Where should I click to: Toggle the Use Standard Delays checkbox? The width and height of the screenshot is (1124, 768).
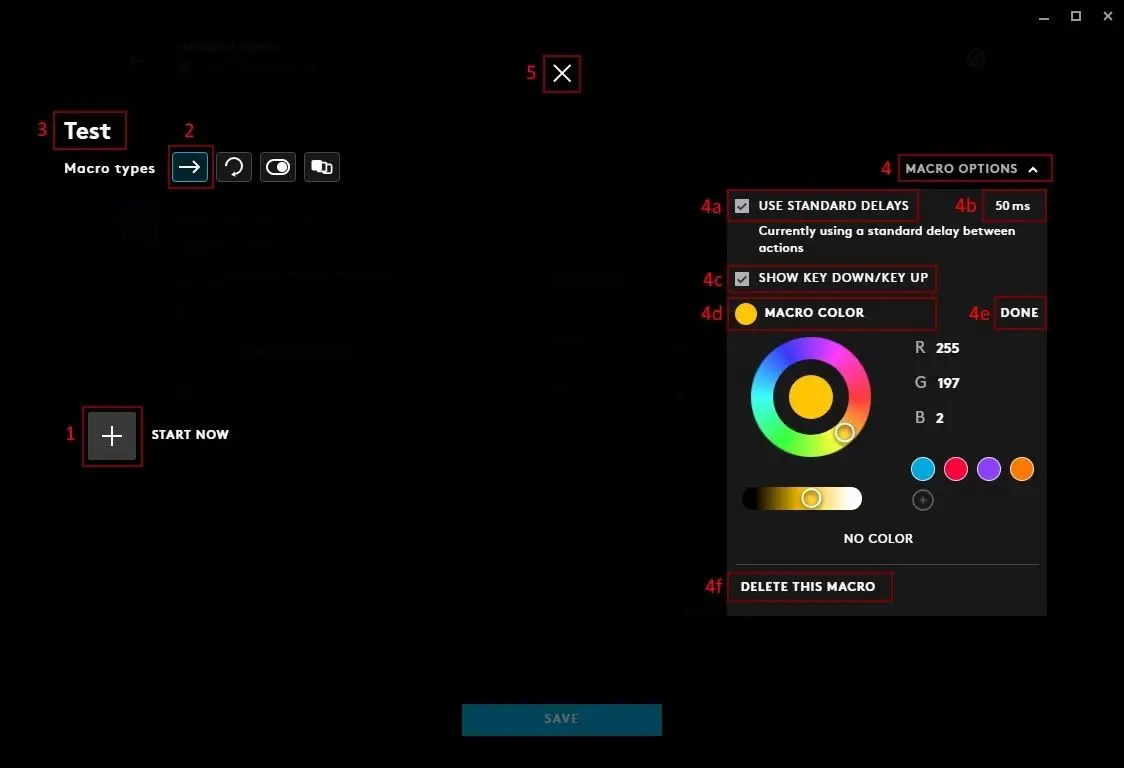click(x=742, y=206)
